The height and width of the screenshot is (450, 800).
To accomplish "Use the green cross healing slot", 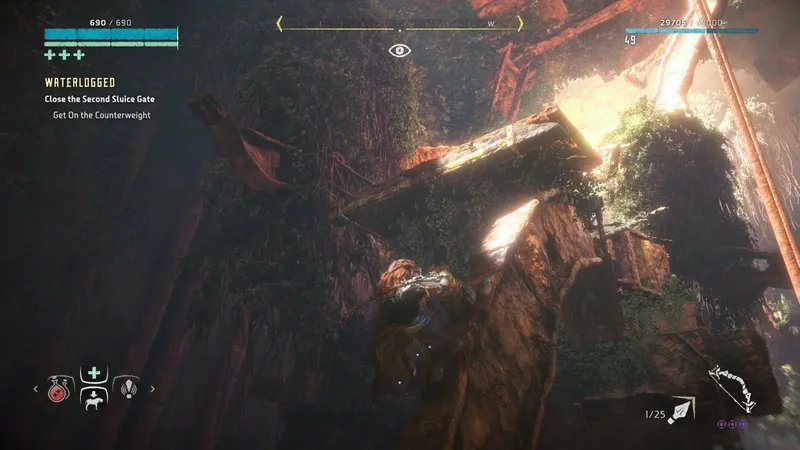I will pyautogui.click(x=93, y=373).
